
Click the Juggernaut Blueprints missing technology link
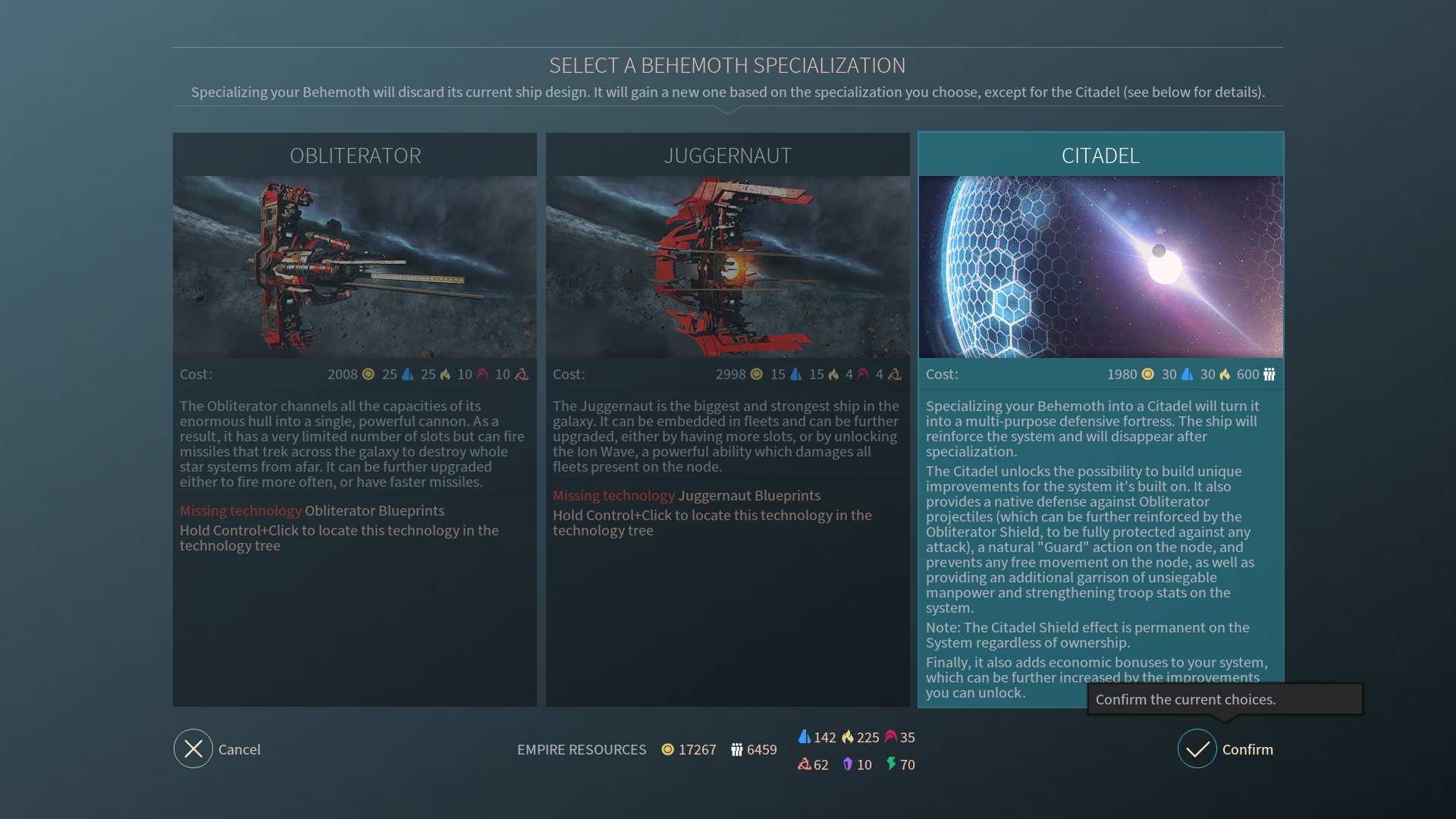click(x=748, y=495)
